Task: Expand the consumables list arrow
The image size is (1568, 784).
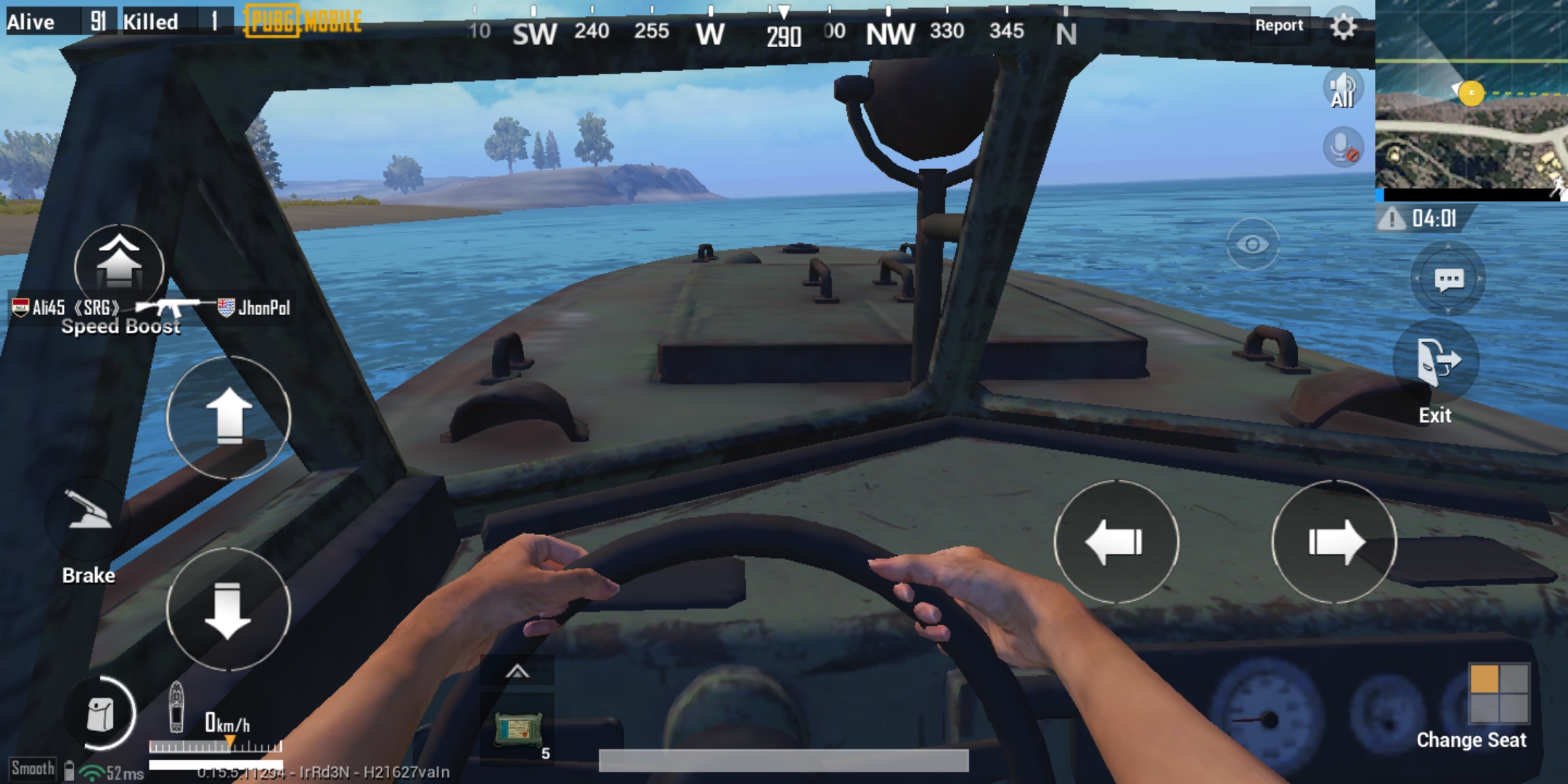Action: click(x=517, y=671)
